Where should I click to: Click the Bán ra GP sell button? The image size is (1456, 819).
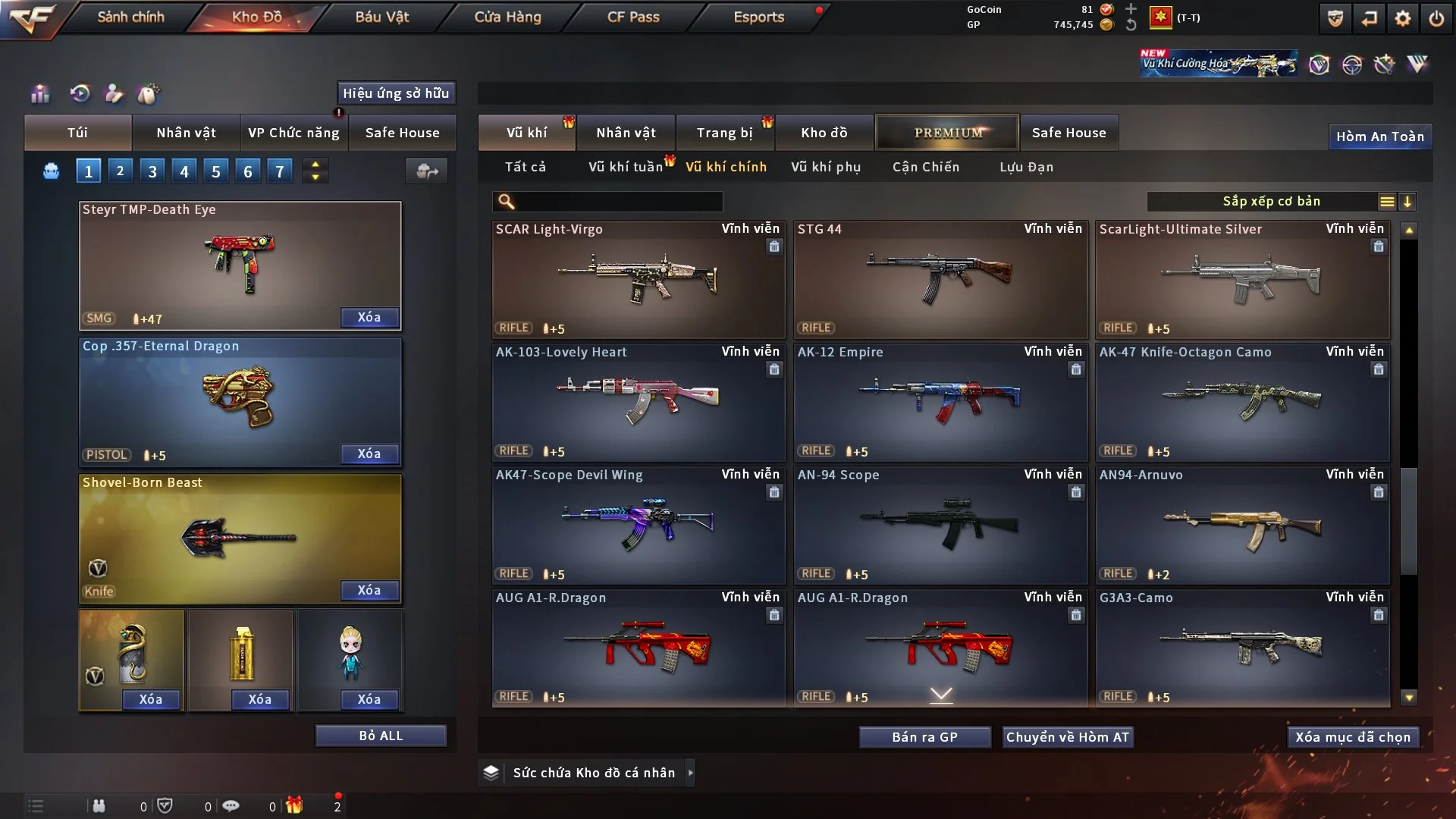pos(924,737)
